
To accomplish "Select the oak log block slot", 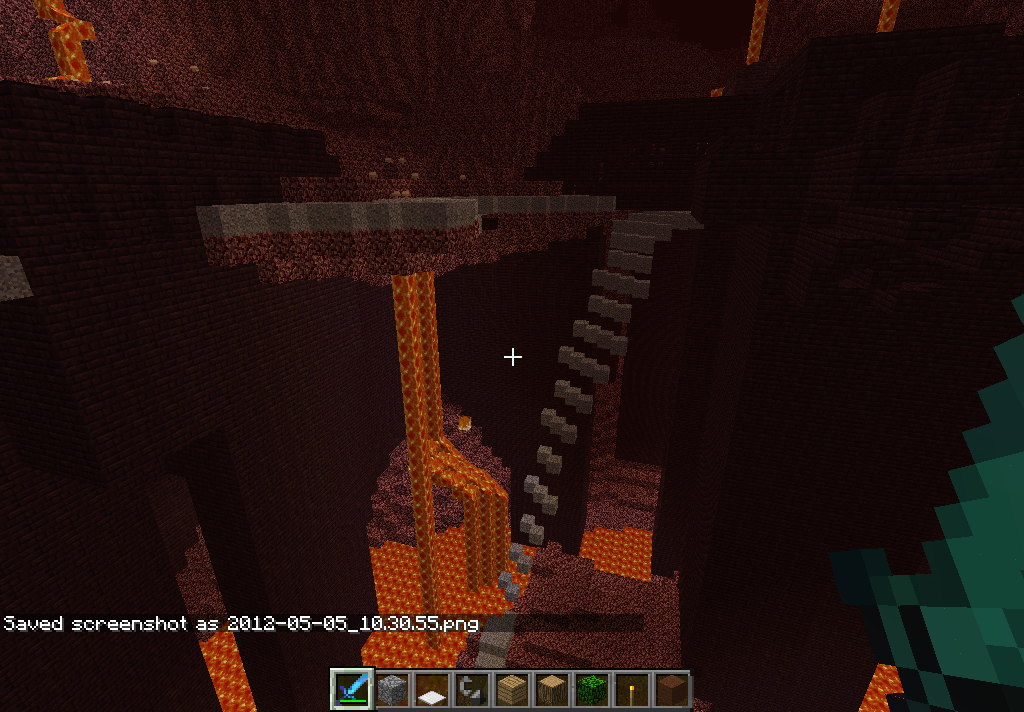I will click(x=552, y=690).
